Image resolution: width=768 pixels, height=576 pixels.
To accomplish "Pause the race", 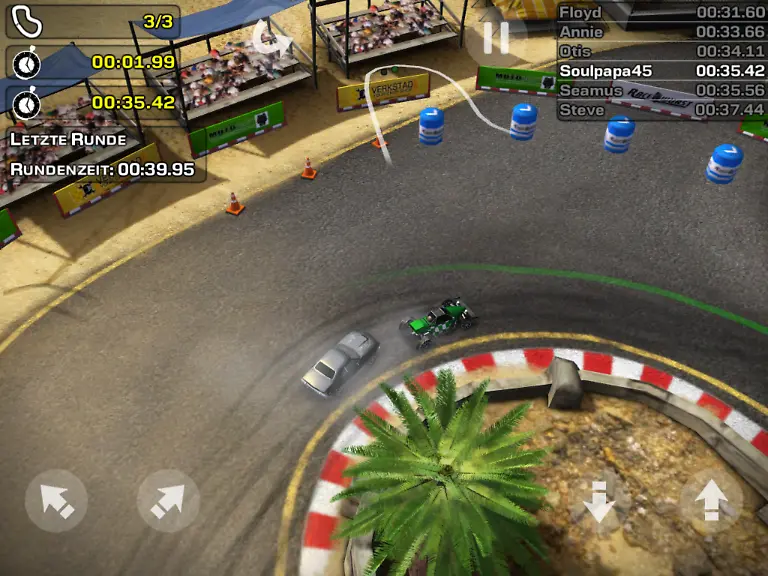I will pyautogui.click(x=496, y=38).
